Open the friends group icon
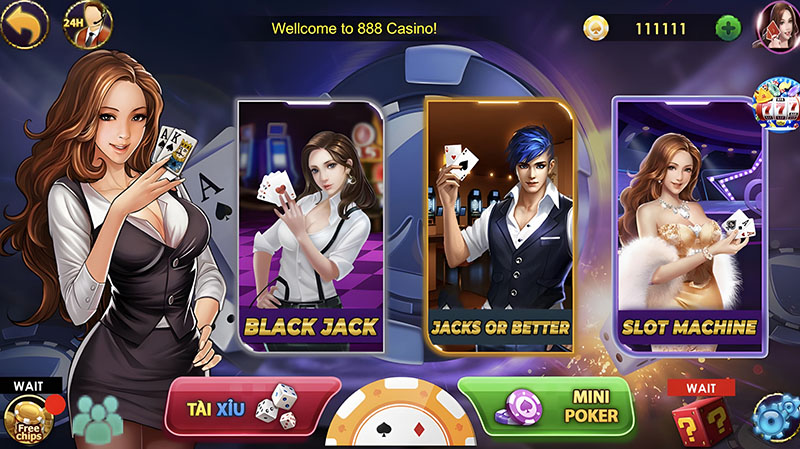 tap(95, 420)
